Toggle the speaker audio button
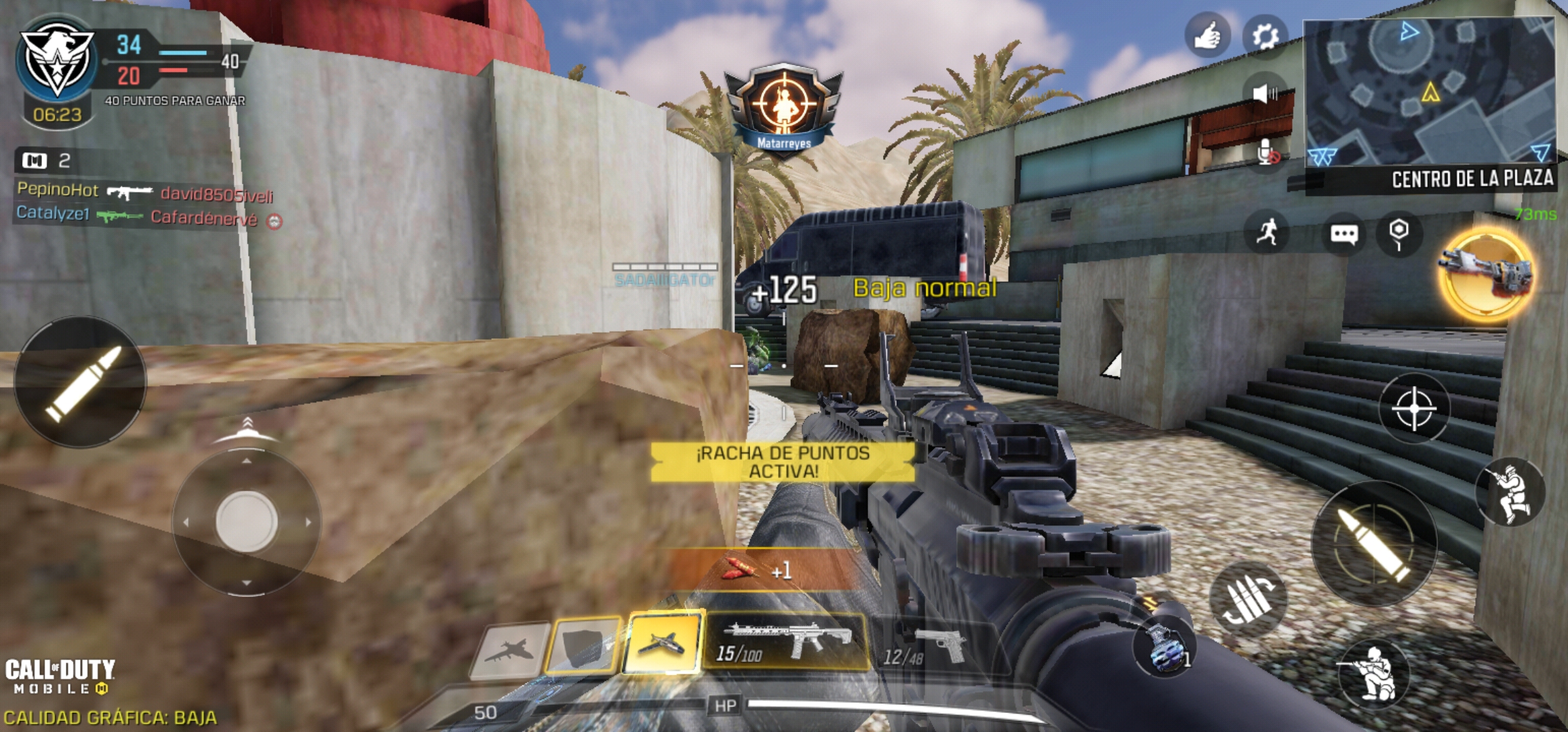The height and width of the screenshot is (732, 1568). (1264, 93)
